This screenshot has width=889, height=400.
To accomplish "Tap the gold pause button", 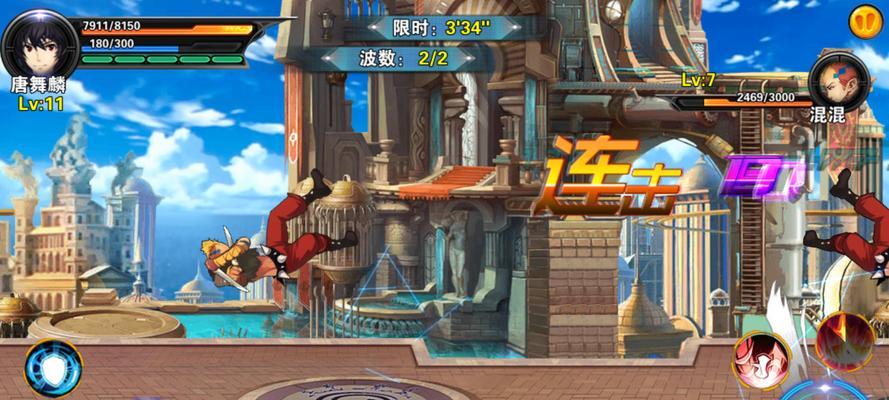I will click(x=864, y=20).
